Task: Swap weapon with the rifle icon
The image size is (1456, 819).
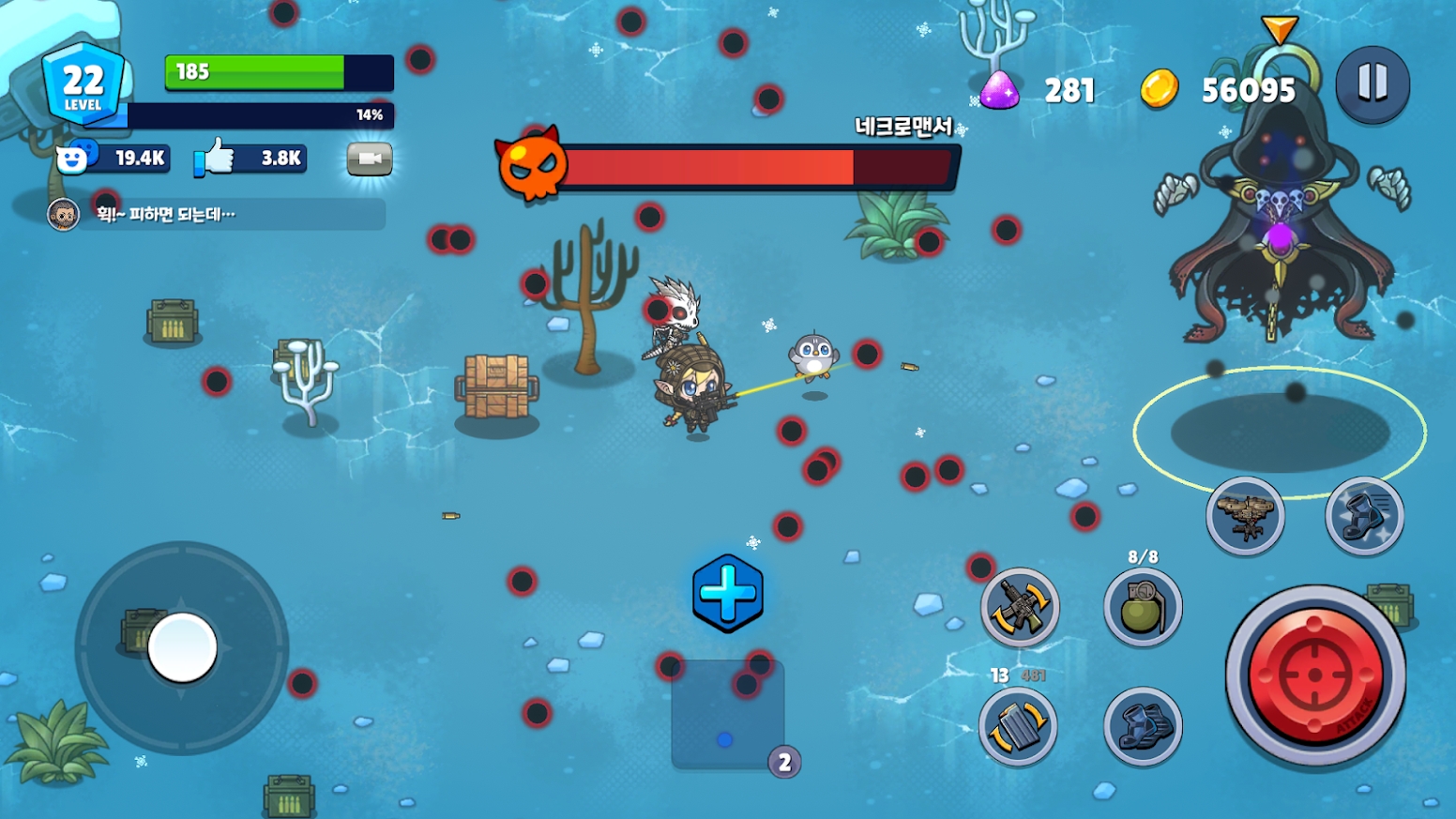Action: pos(1020,607)
